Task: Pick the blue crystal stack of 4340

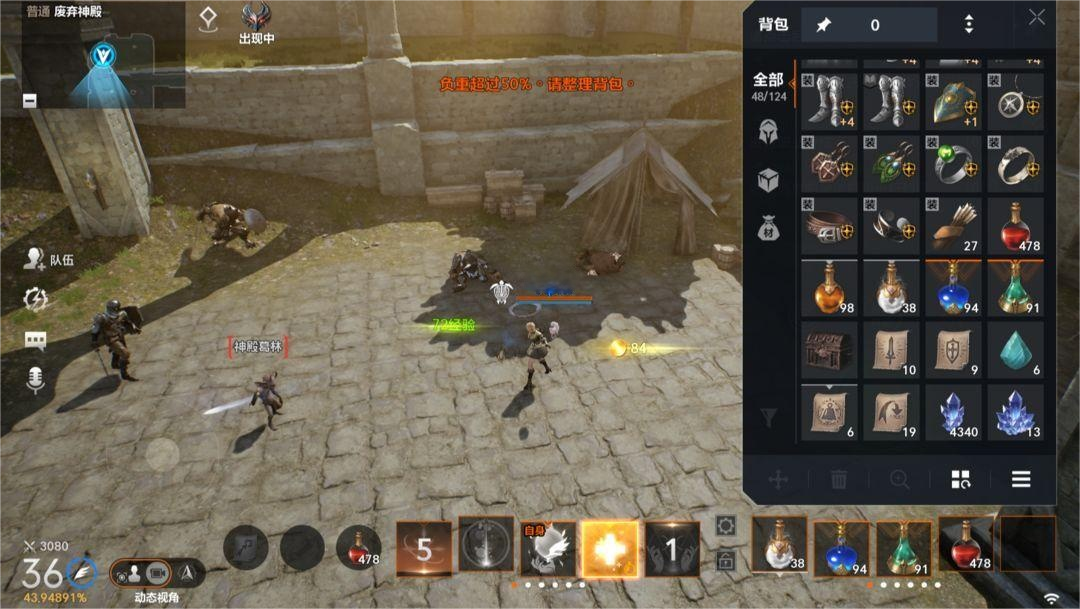Action: point(954,412)
